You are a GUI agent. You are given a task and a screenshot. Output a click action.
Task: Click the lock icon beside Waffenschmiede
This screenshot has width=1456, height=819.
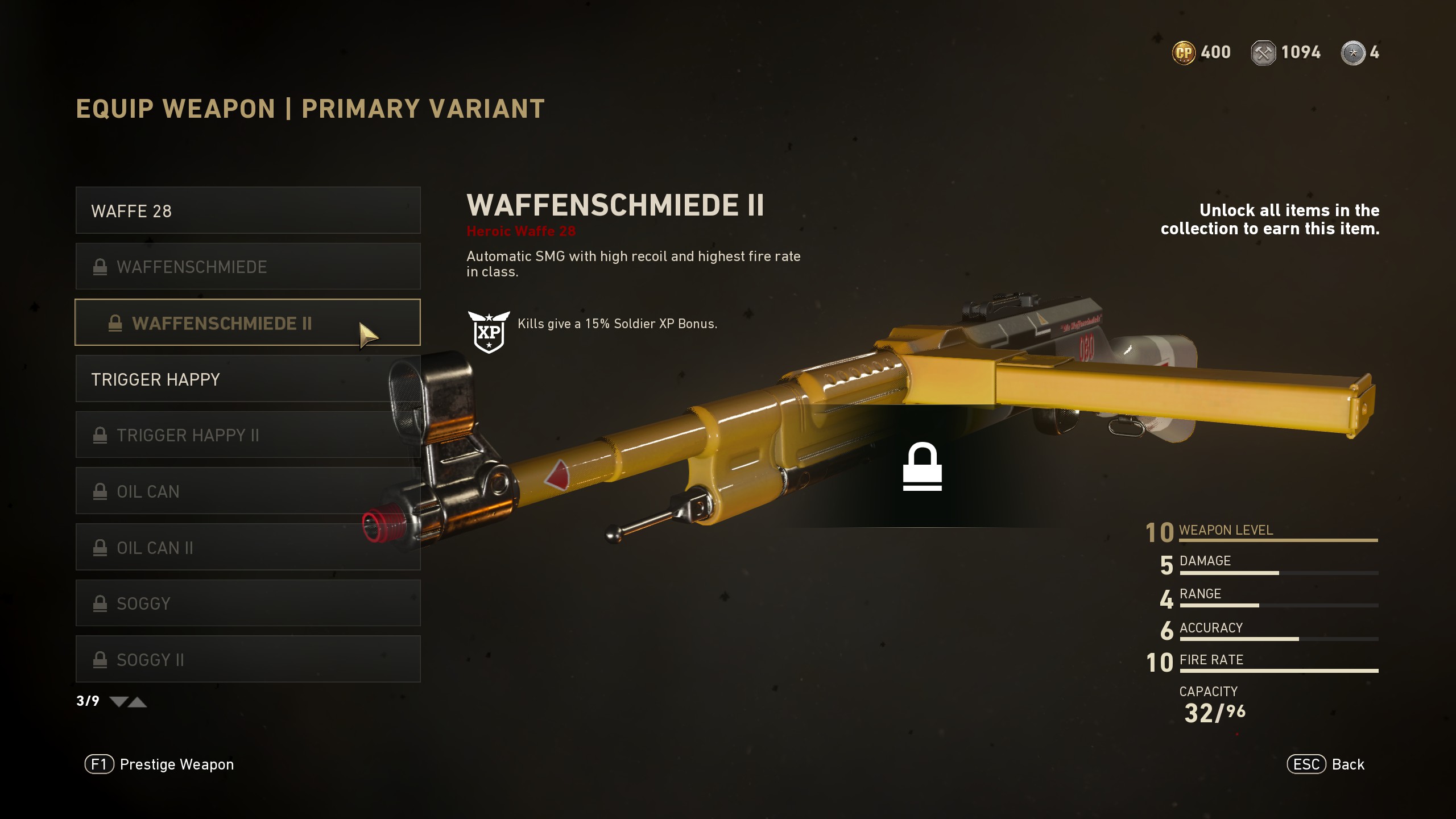(x=100, y=266)
